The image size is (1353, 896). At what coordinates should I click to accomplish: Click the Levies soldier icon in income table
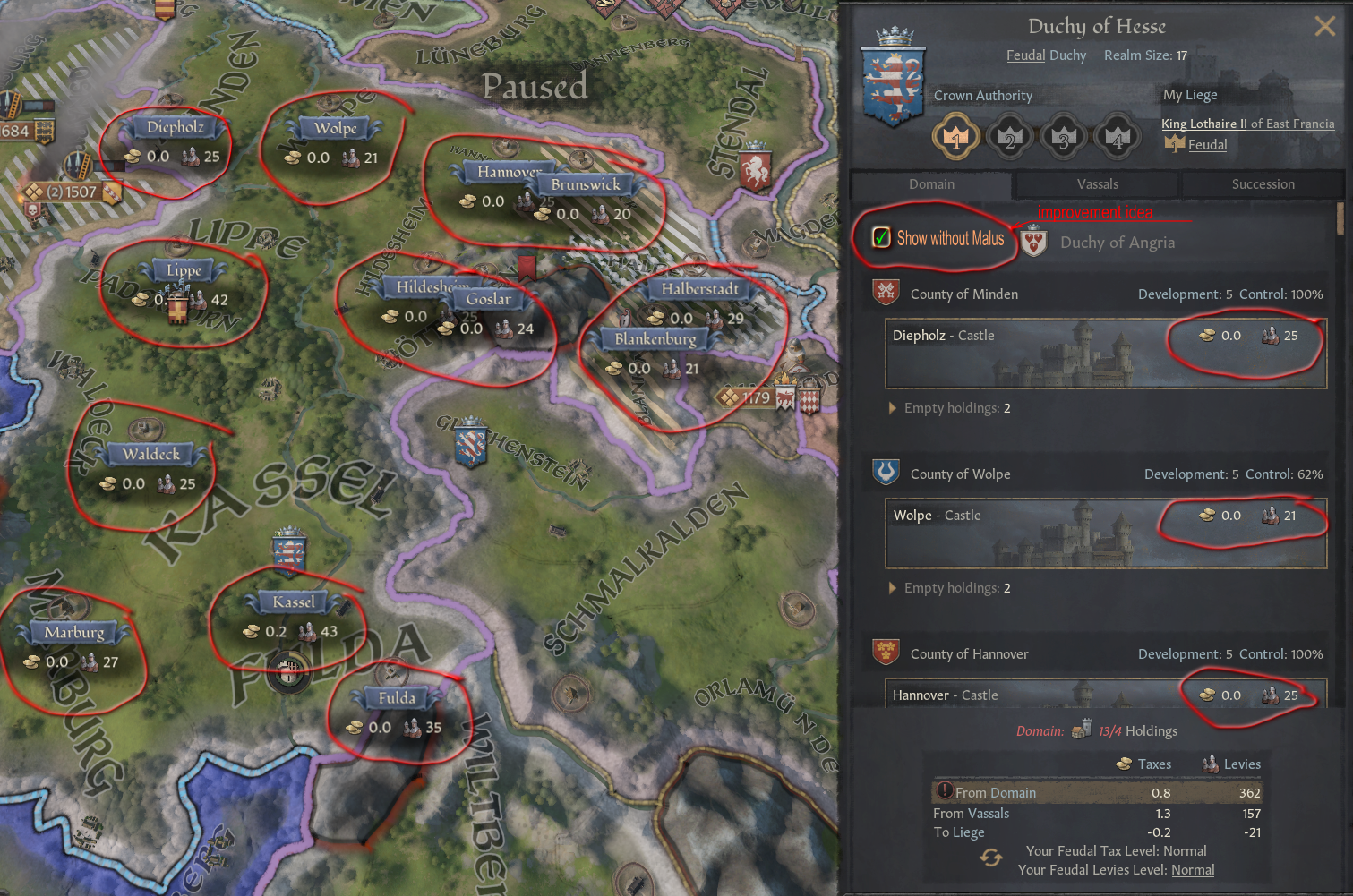tap(1208, 764)
